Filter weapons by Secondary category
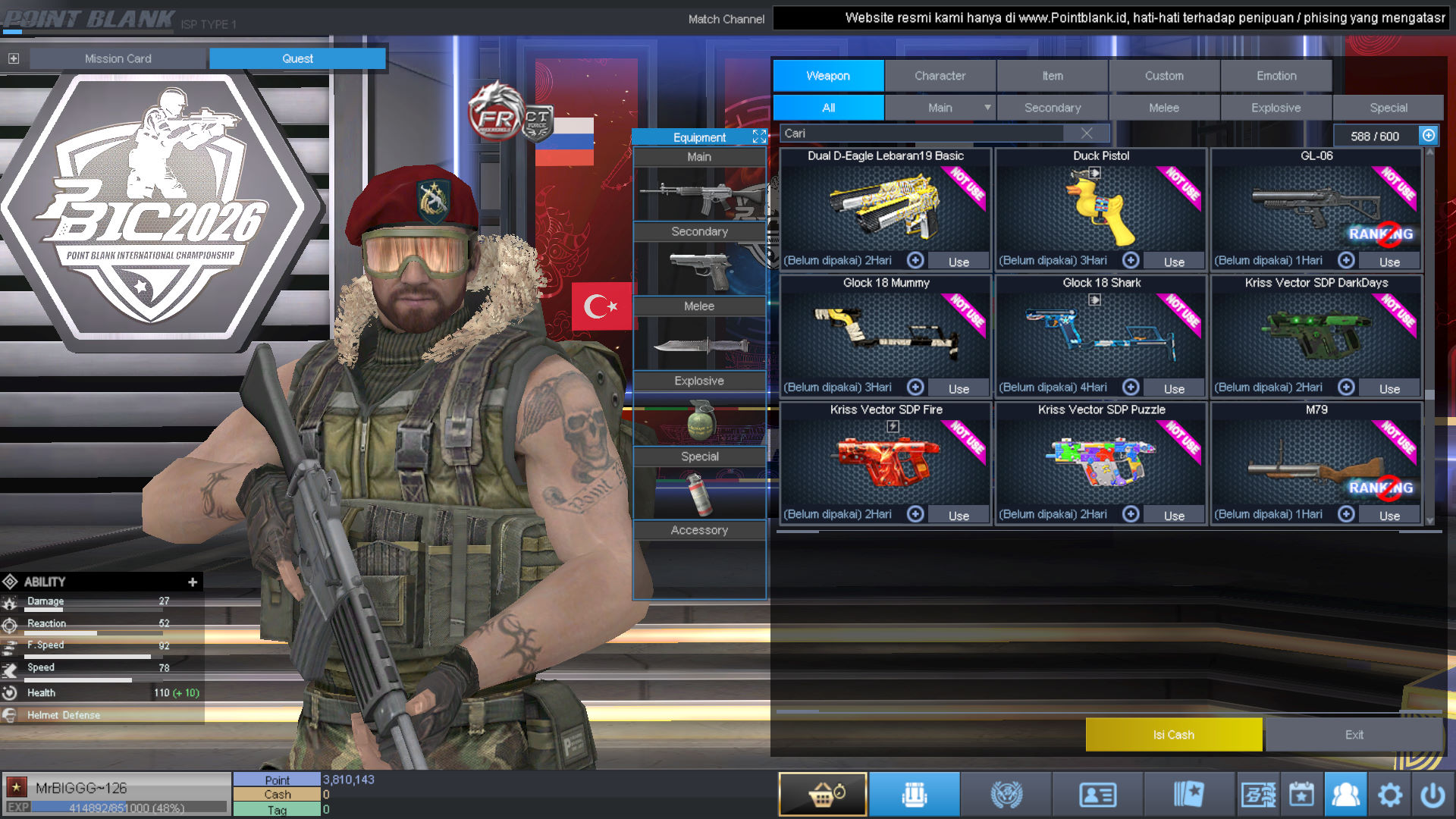The height and width of the screenshot is (819, 1456). pos(1052,108)
